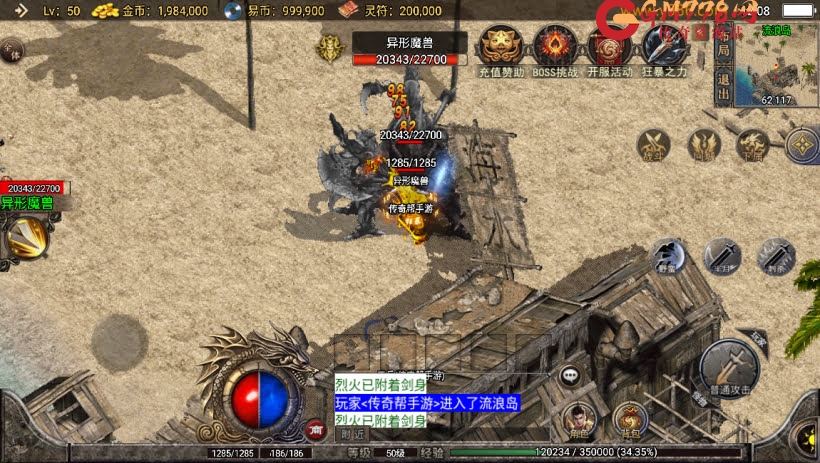Viewport: 820px width, 463px height.
Task: Click the 下马 mount icon
Action: [752, 146]
